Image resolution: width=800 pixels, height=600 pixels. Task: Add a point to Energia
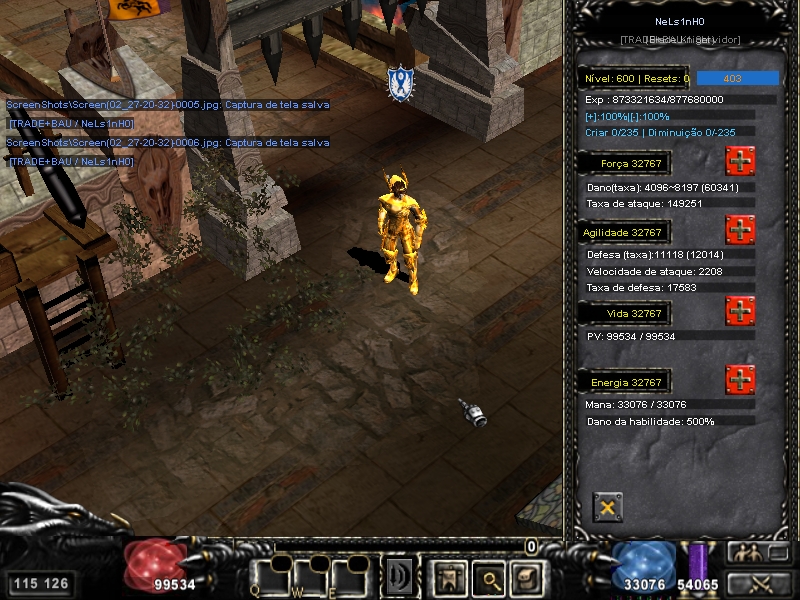pyautogui.click(x=740, y=380)
